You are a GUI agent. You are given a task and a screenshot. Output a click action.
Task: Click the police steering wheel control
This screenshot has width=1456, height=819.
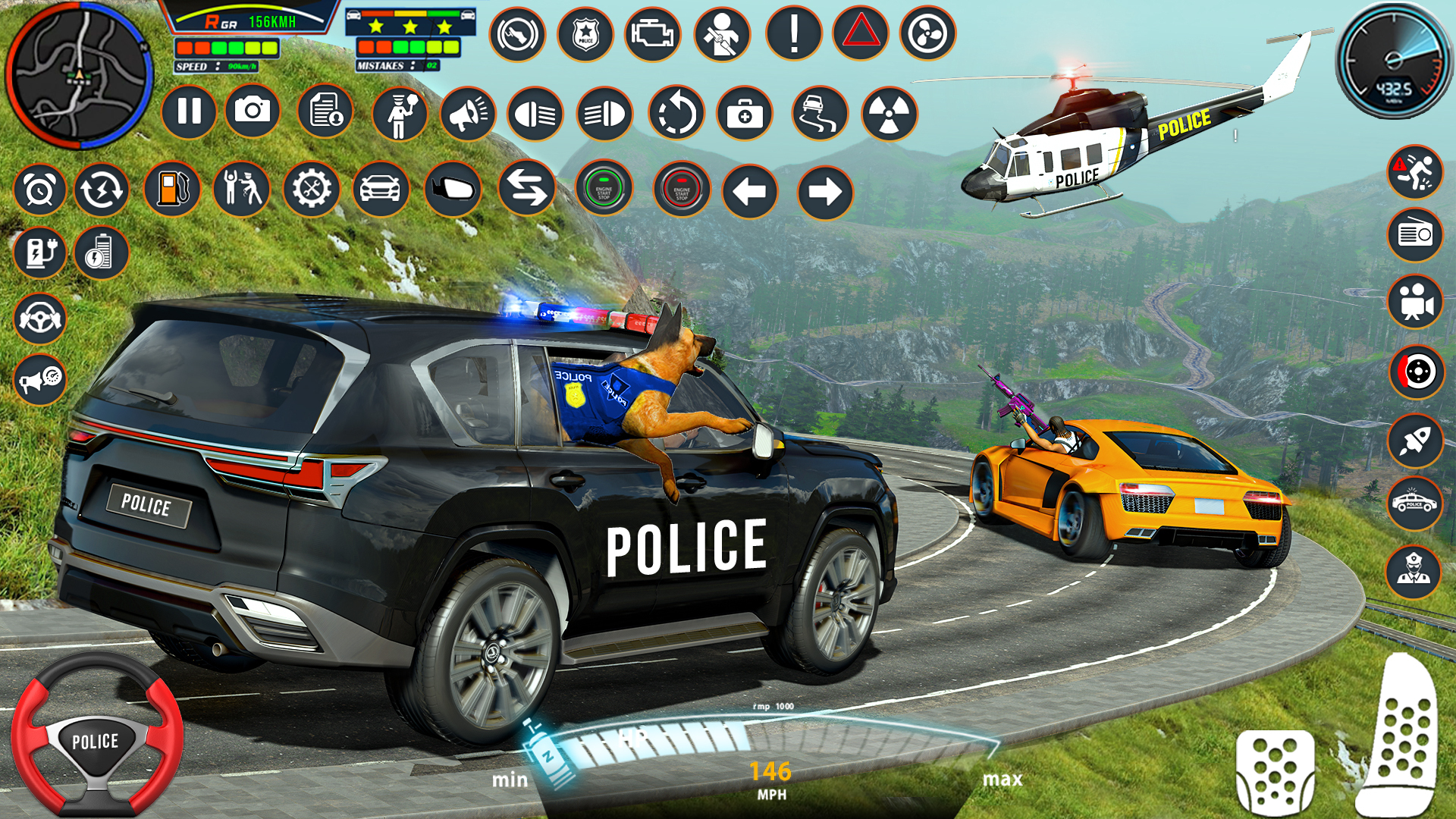click(x=96, y=734)
